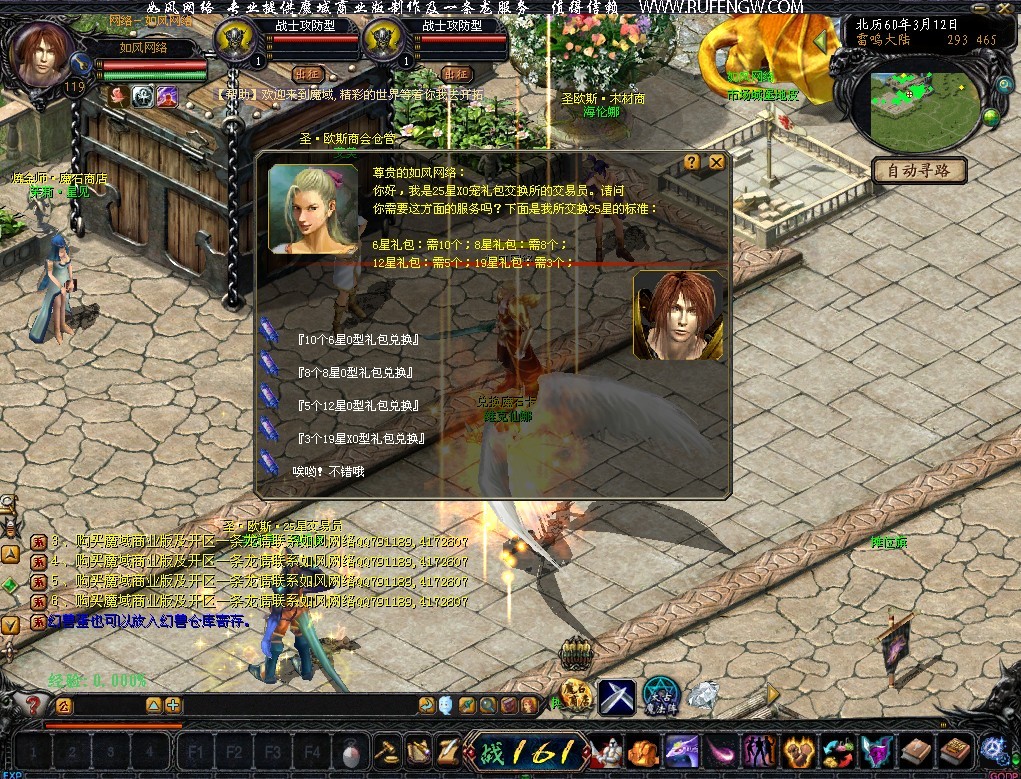1021x779 pixels.
Task: Open help in the dialog window
Action: point(692,162)
